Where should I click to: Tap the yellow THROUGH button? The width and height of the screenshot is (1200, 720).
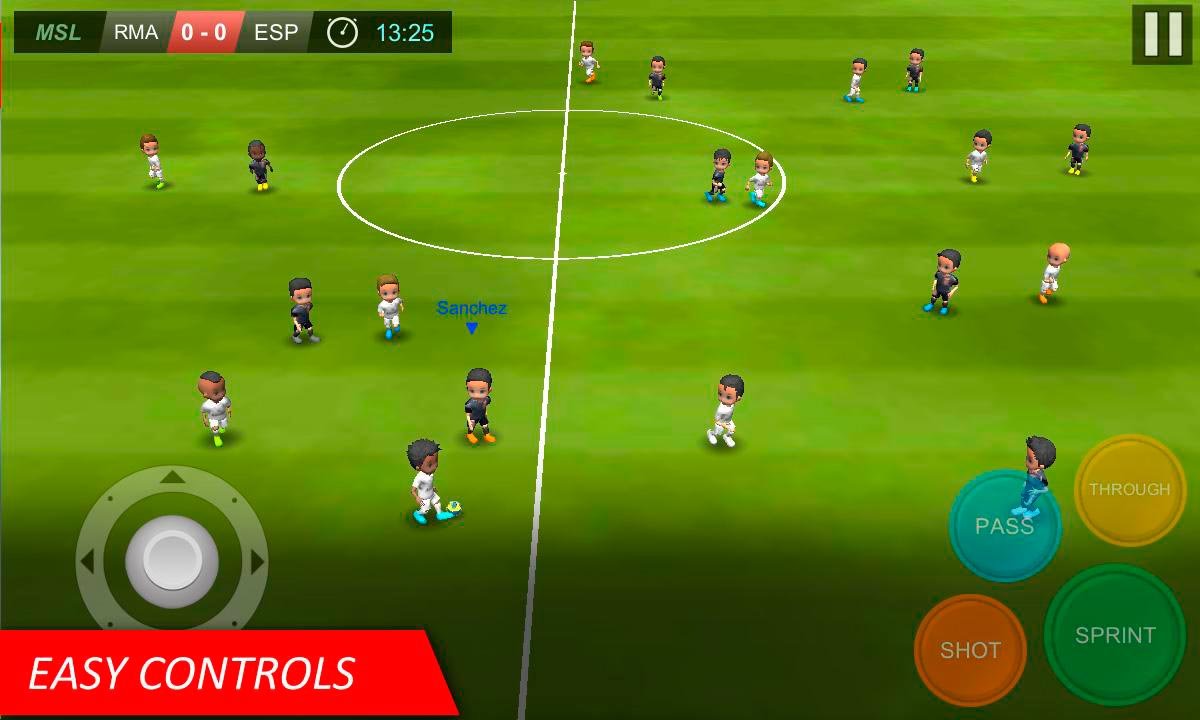tap(1129, 490)
